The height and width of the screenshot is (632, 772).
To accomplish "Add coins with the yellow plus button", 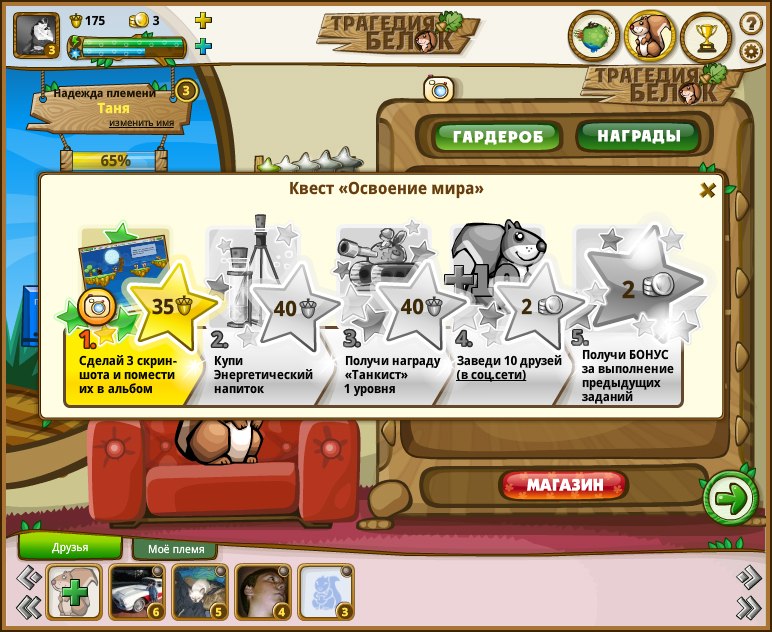I will (203, 20).
